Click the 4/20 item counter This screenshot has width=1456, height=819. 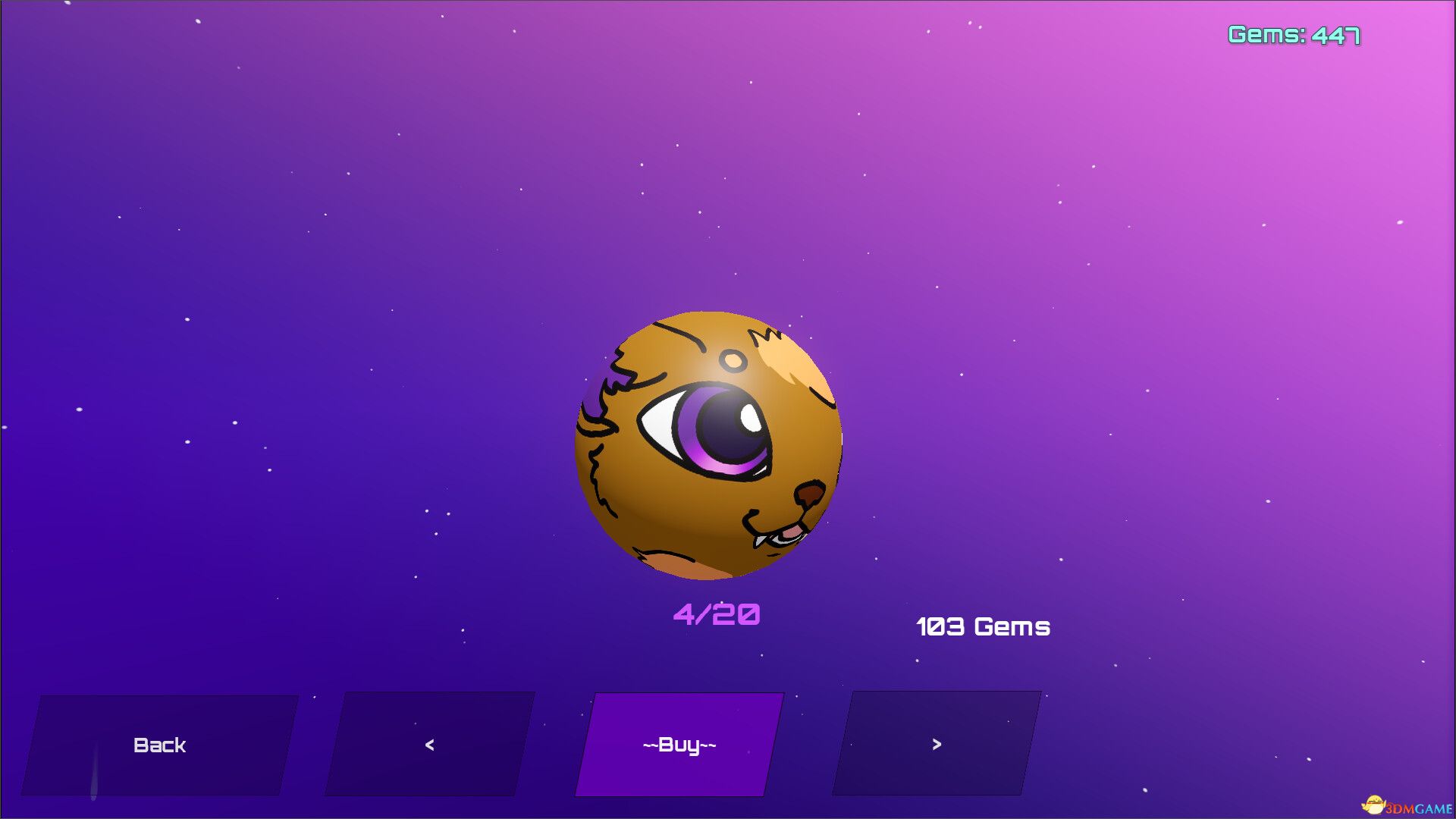[717, 614]
